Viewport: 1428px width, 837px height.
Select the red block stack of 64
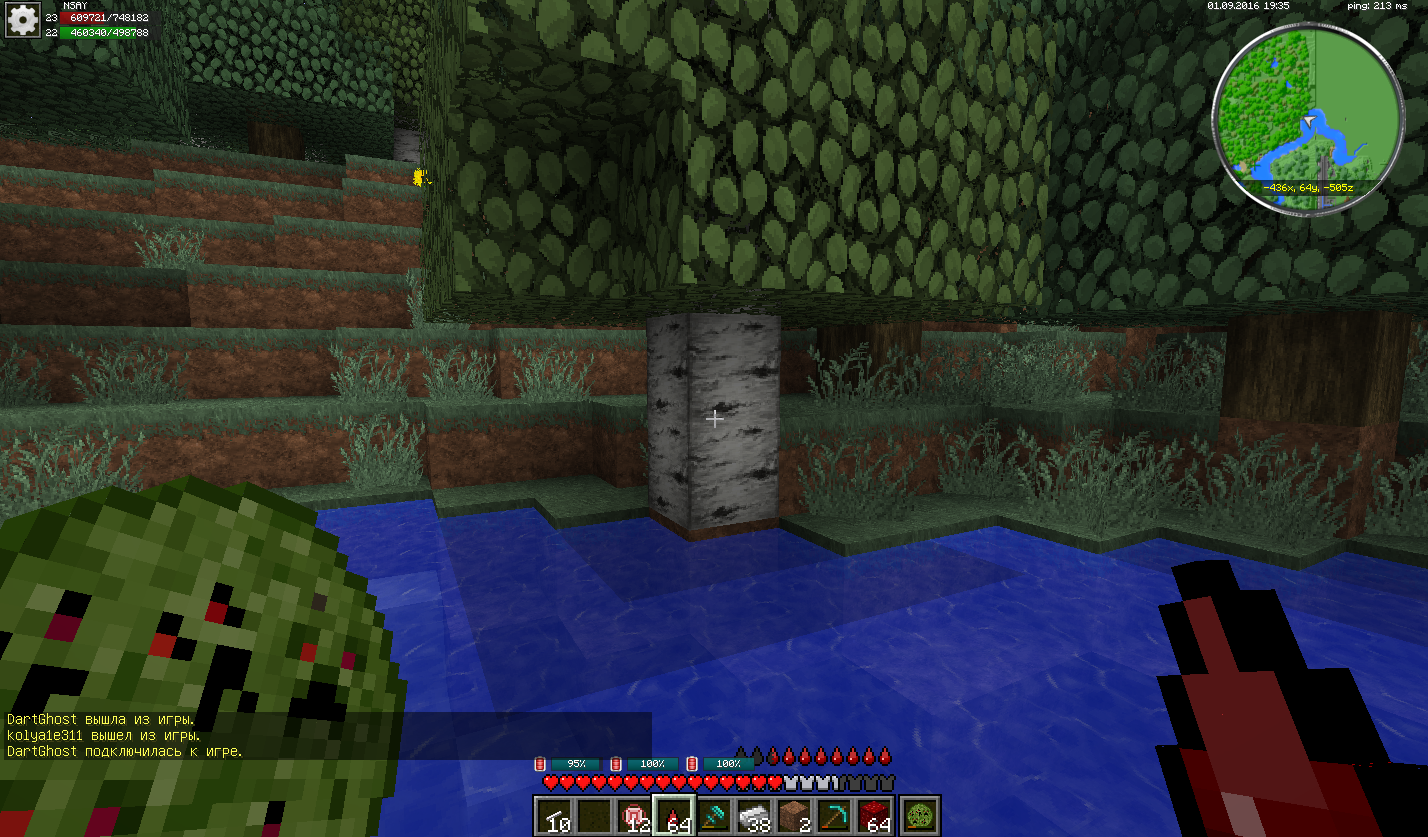tap(875, 816)
